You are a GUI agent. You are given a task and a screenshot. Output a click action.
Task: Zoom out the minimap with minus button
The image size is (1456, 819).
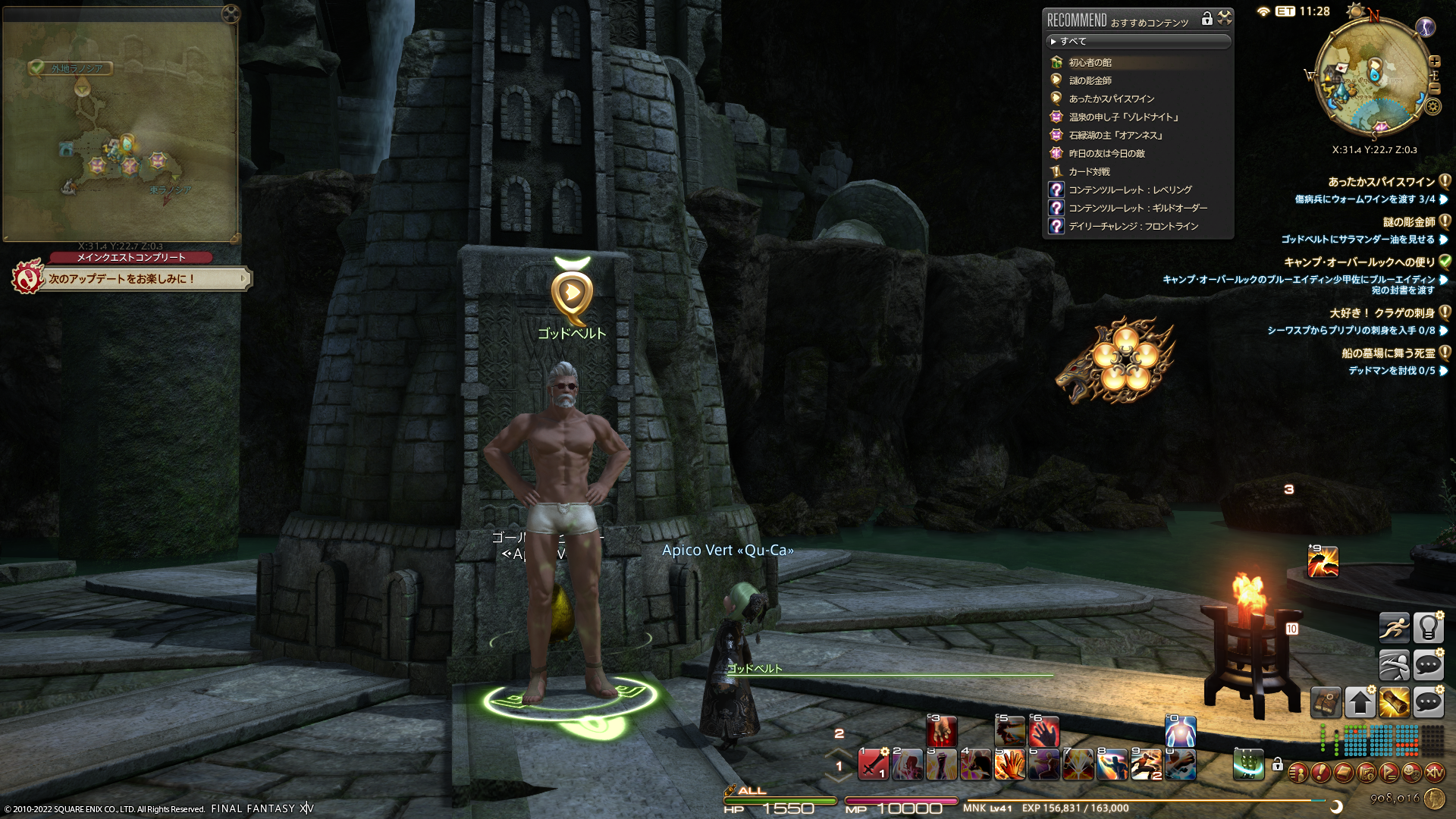pyautogui.click(x=1435, y=88)
